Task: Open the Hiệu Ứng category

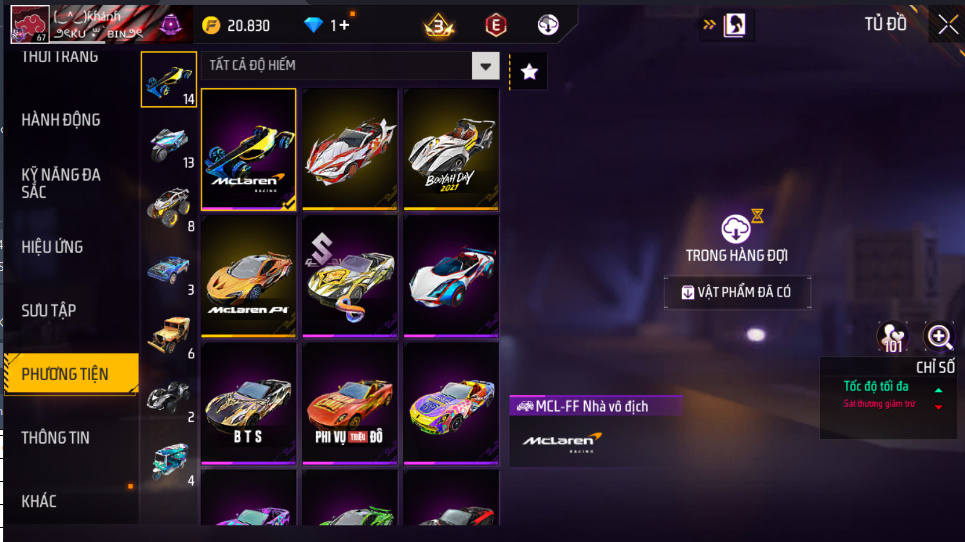Action: [x=52, y=247]
